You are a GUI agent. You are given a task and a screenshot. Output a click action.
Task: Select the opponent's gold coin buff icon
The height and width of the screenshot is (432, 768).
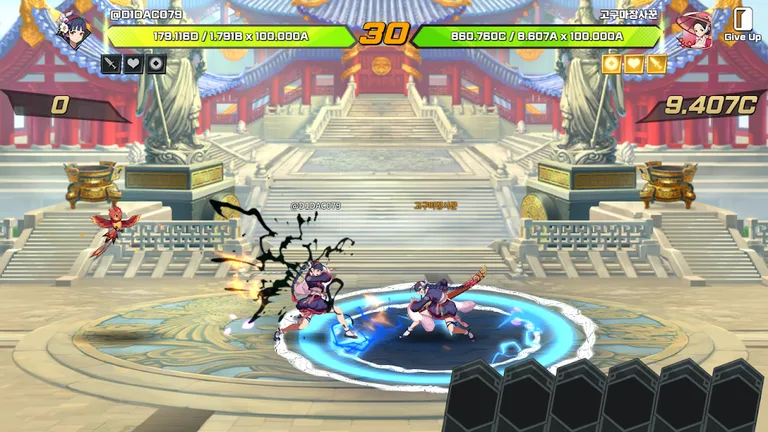[611, 64]
